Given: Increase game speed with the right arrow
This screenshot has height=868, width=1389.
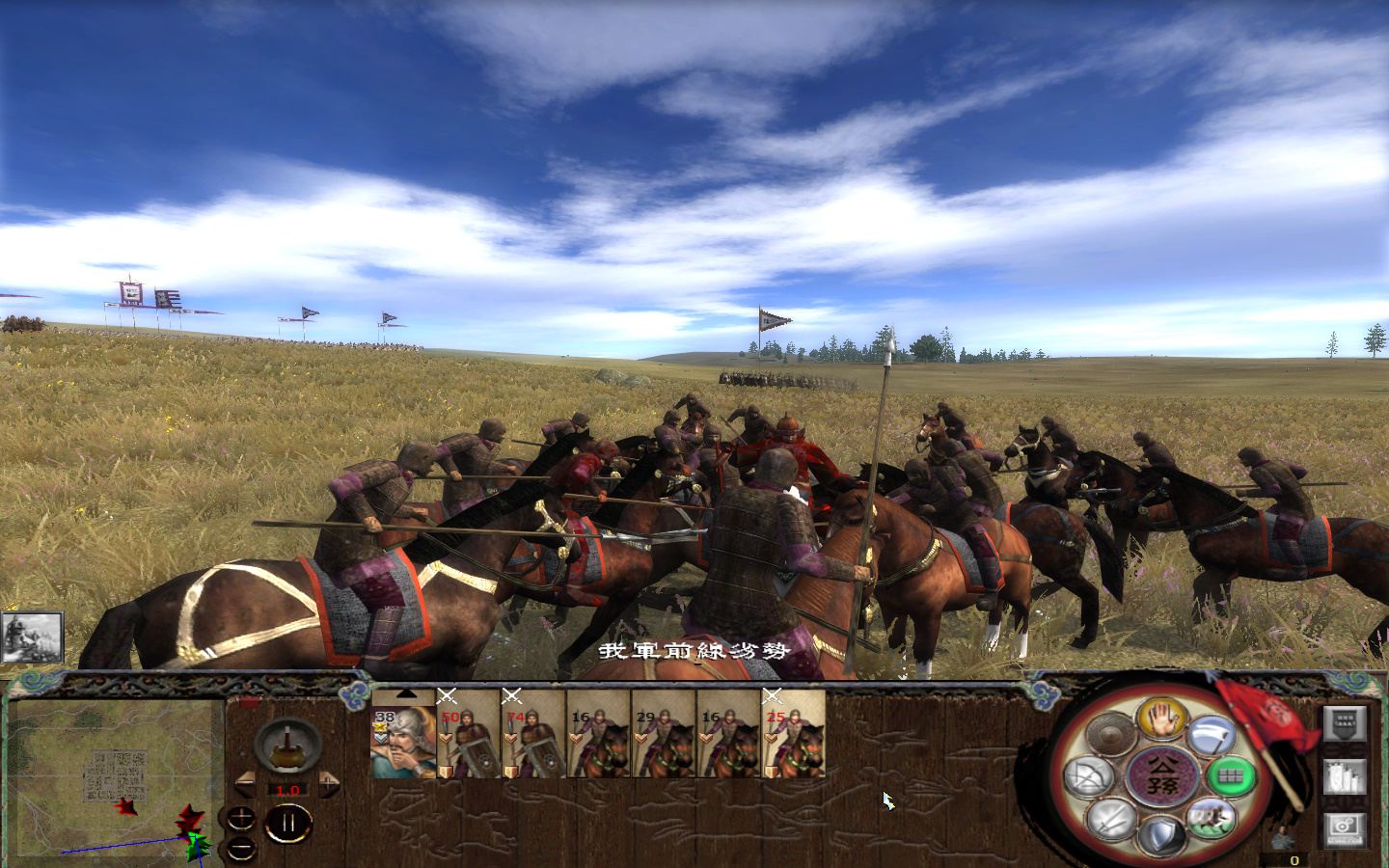Looking at the screenshot, I should (329, 783).
